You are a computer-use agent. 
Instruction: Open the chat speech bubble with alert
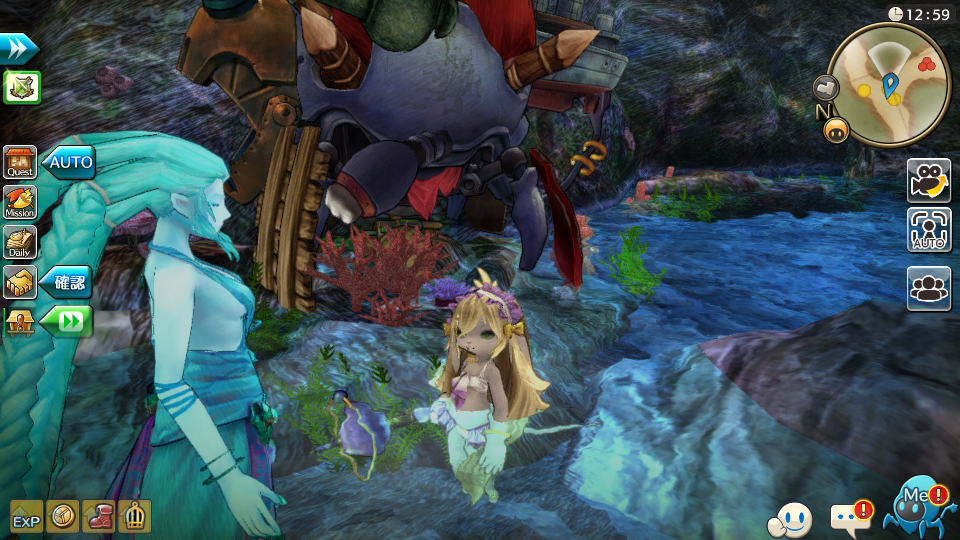[849, 518]
